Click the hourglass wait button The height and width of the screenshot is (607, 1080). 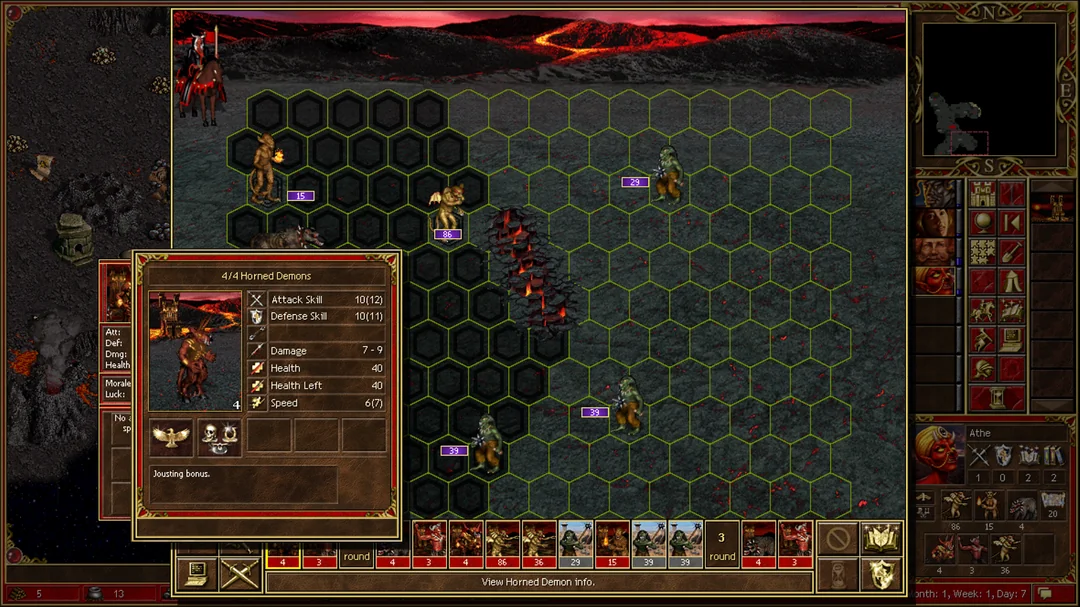coord(837,574)
